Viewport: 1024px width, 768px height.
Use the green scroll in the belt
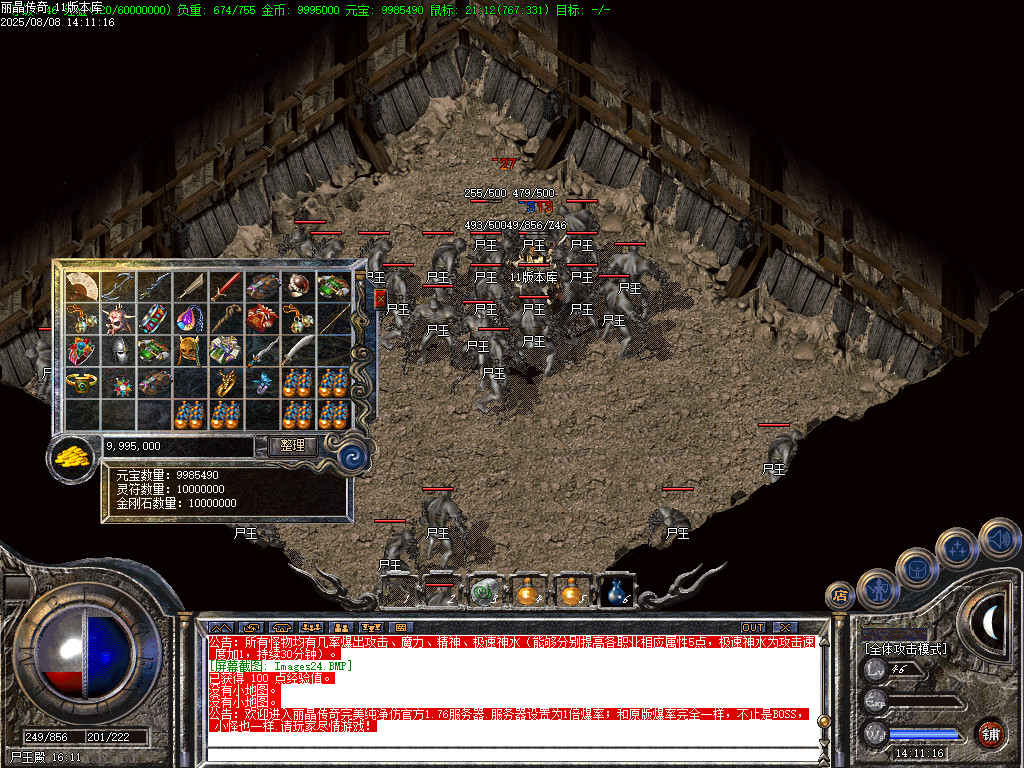(485, 592)
